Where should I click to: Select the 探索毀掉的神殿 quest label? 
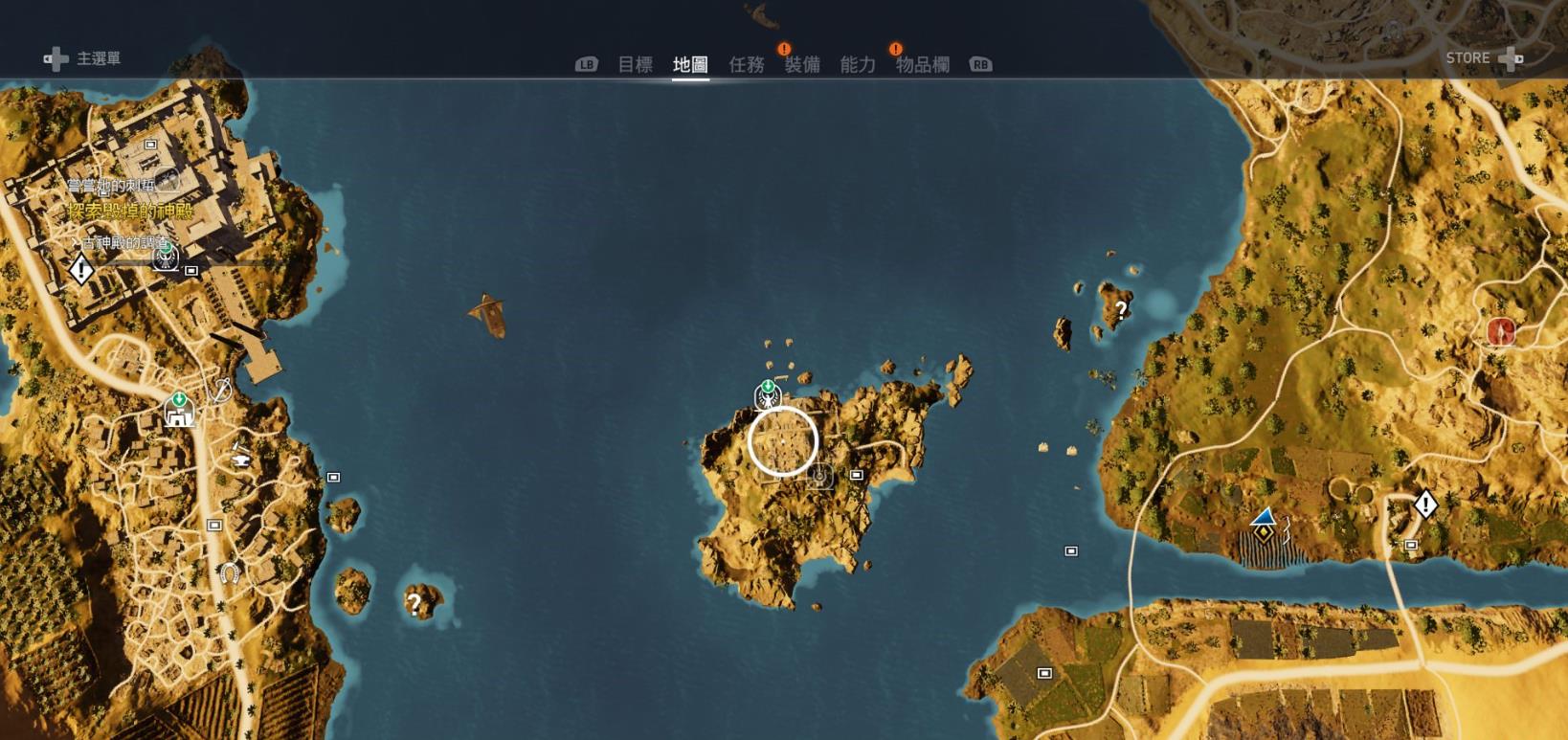tap(130, 212)
